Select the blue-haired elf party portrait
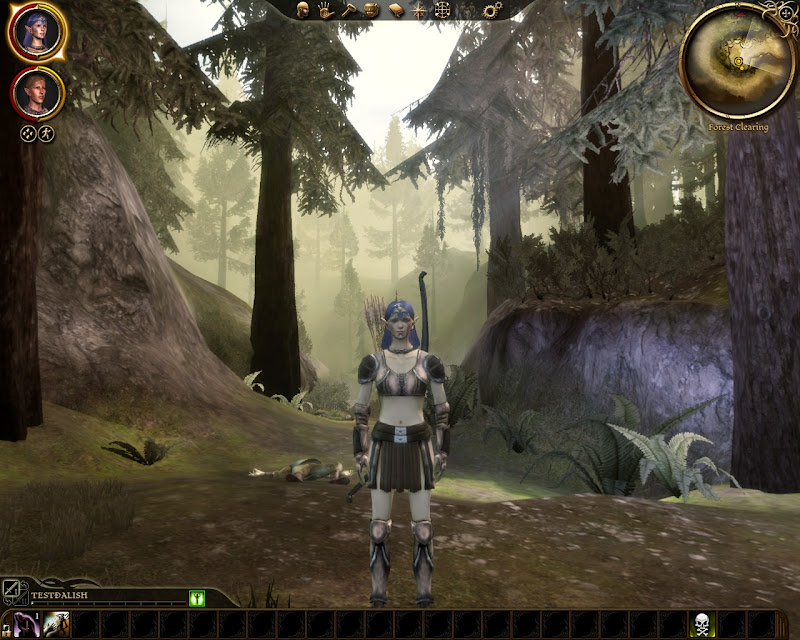The height and width of the screenshot is (640, 800). [x=38, y=32]
